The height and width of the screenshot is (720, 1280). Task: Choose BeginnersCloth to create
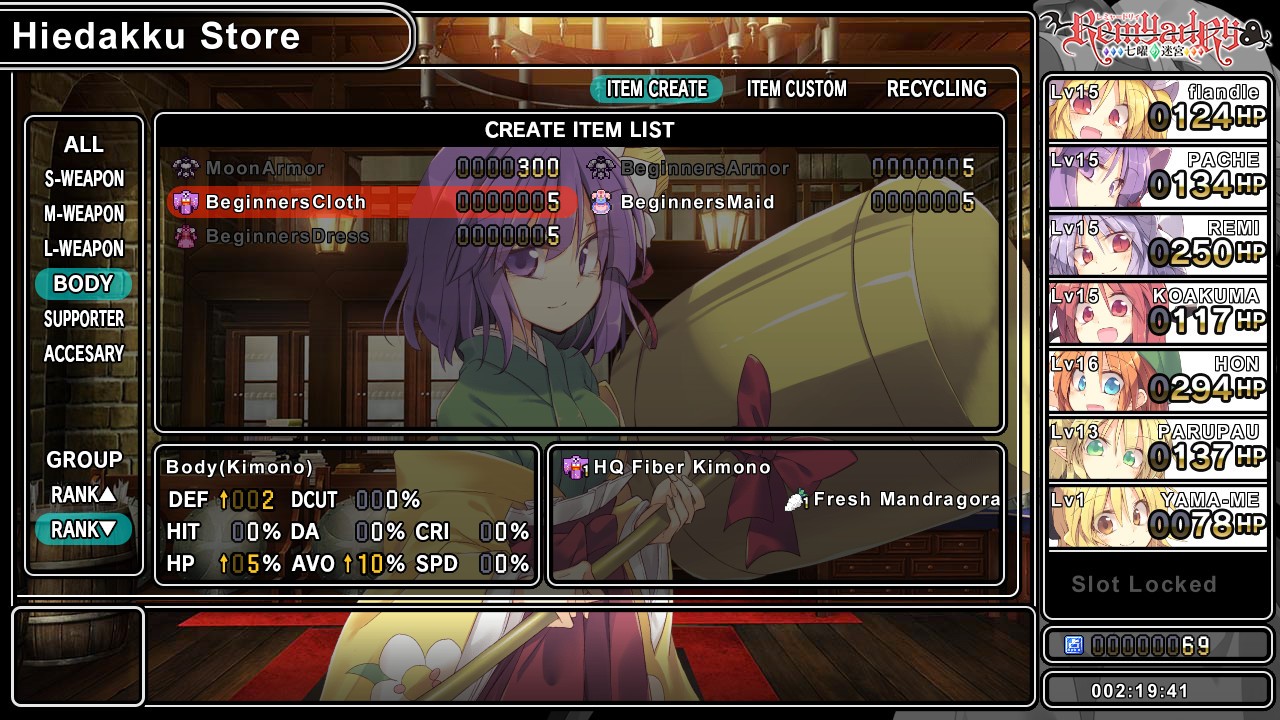tap(286, 202)
